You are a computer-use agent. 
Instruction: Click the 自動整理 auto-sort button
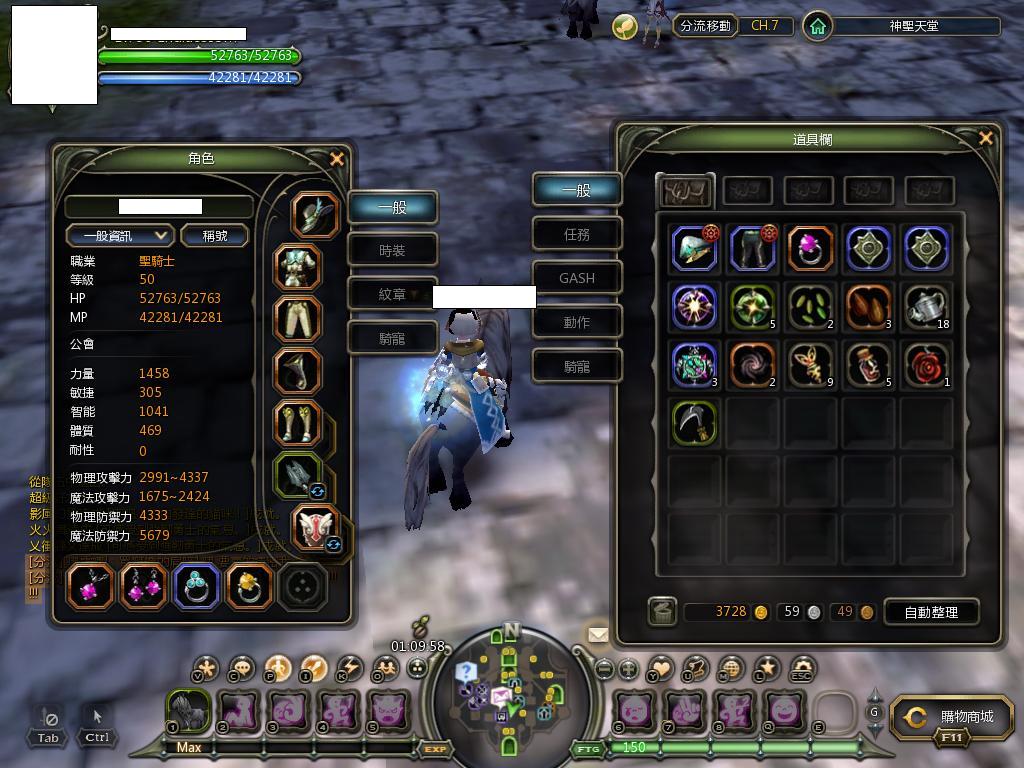[930, 612]
